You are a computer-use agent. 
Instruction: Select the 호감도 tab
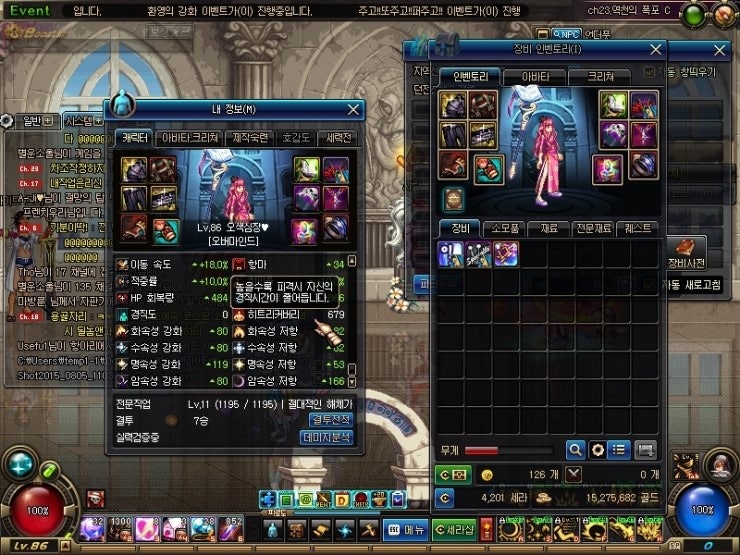coord(296,138)
